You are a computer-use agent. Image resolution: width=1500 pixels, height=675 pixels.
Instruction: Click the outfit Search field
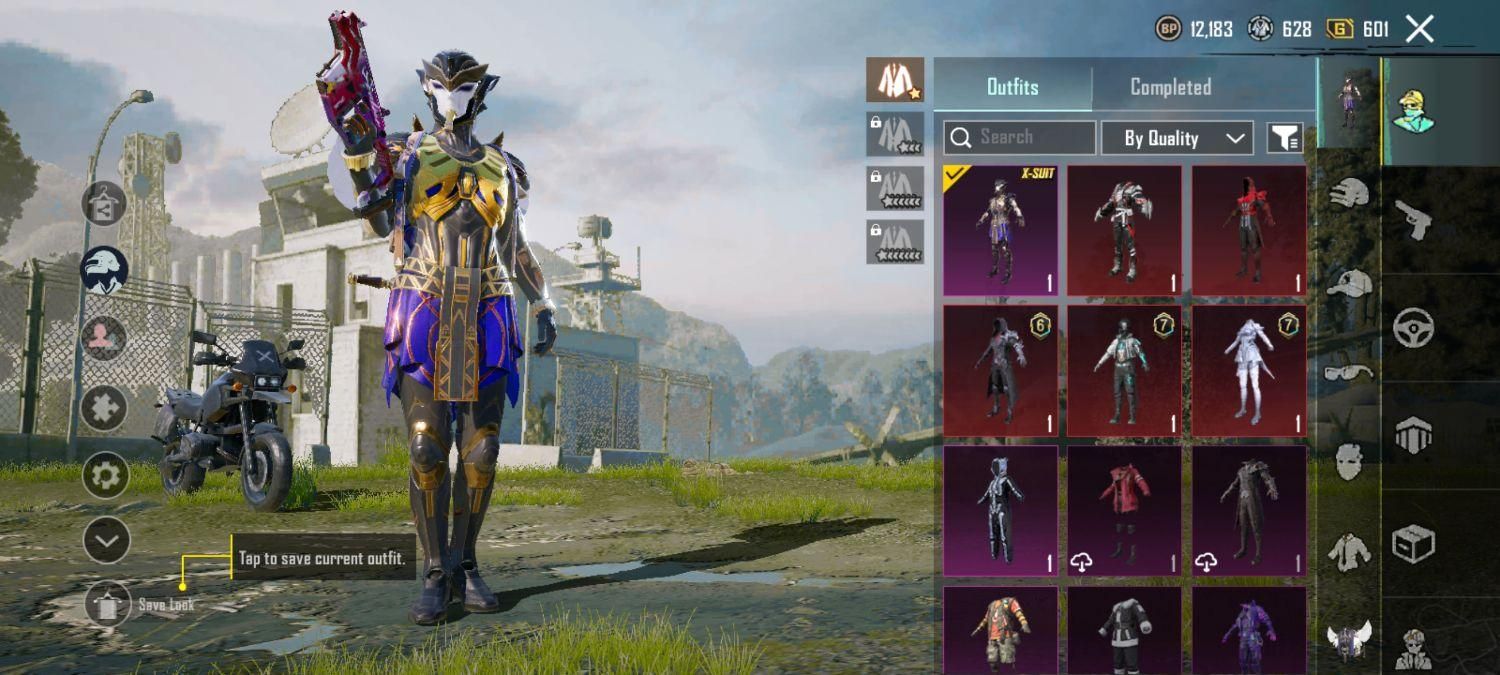click(x=1019, y=137)
